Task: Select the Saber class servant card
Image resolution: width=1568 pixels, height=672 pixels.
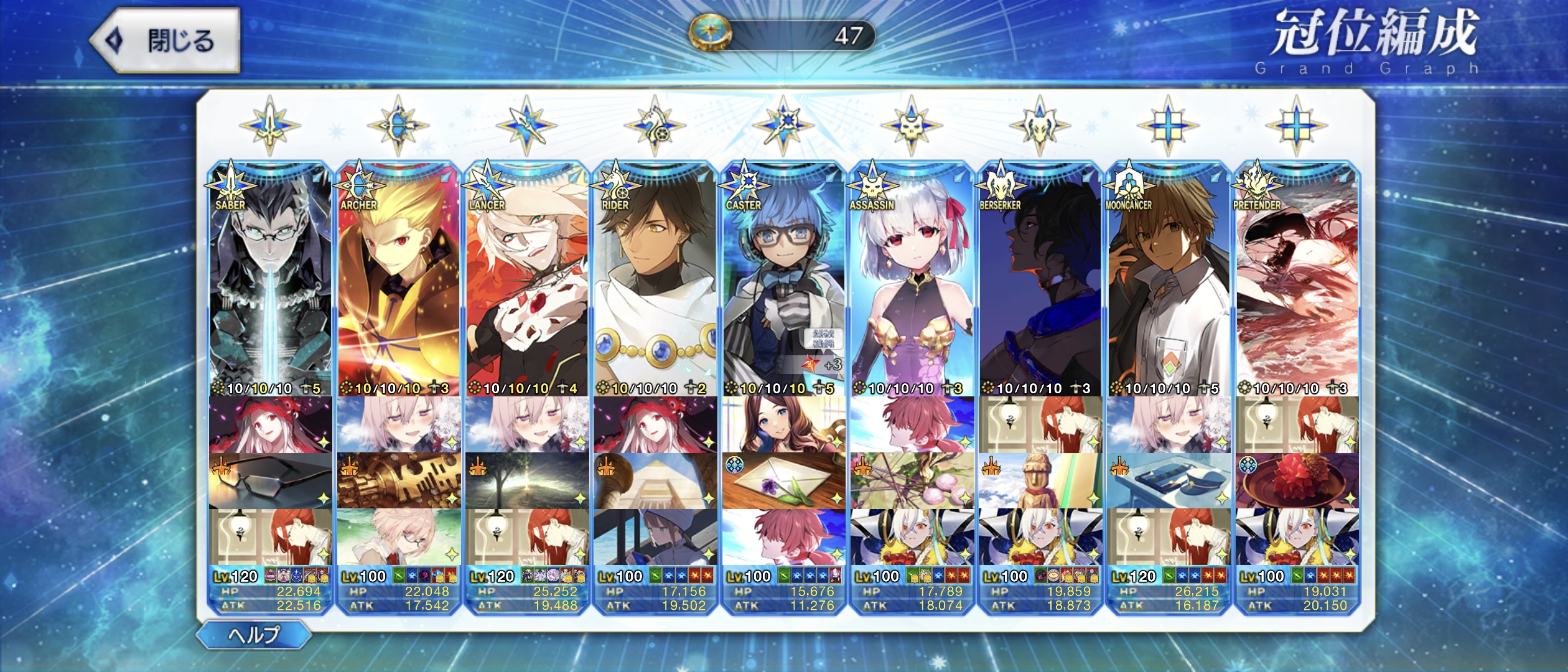Action: [270, 280]
